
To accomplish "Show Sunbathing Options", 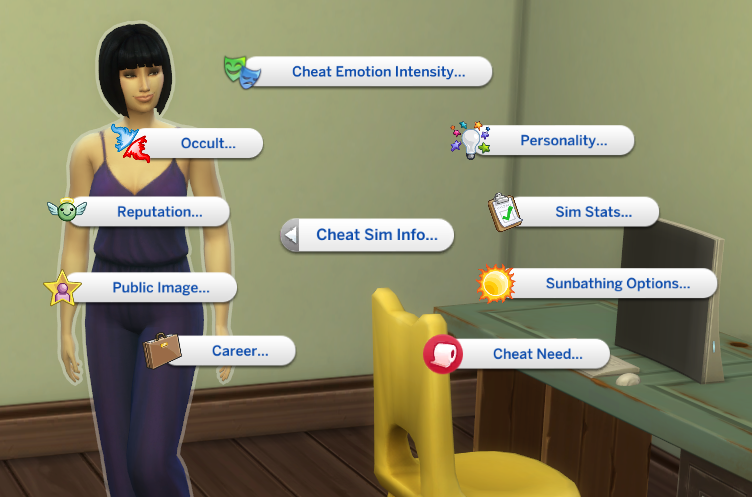I will coord(617,284).
